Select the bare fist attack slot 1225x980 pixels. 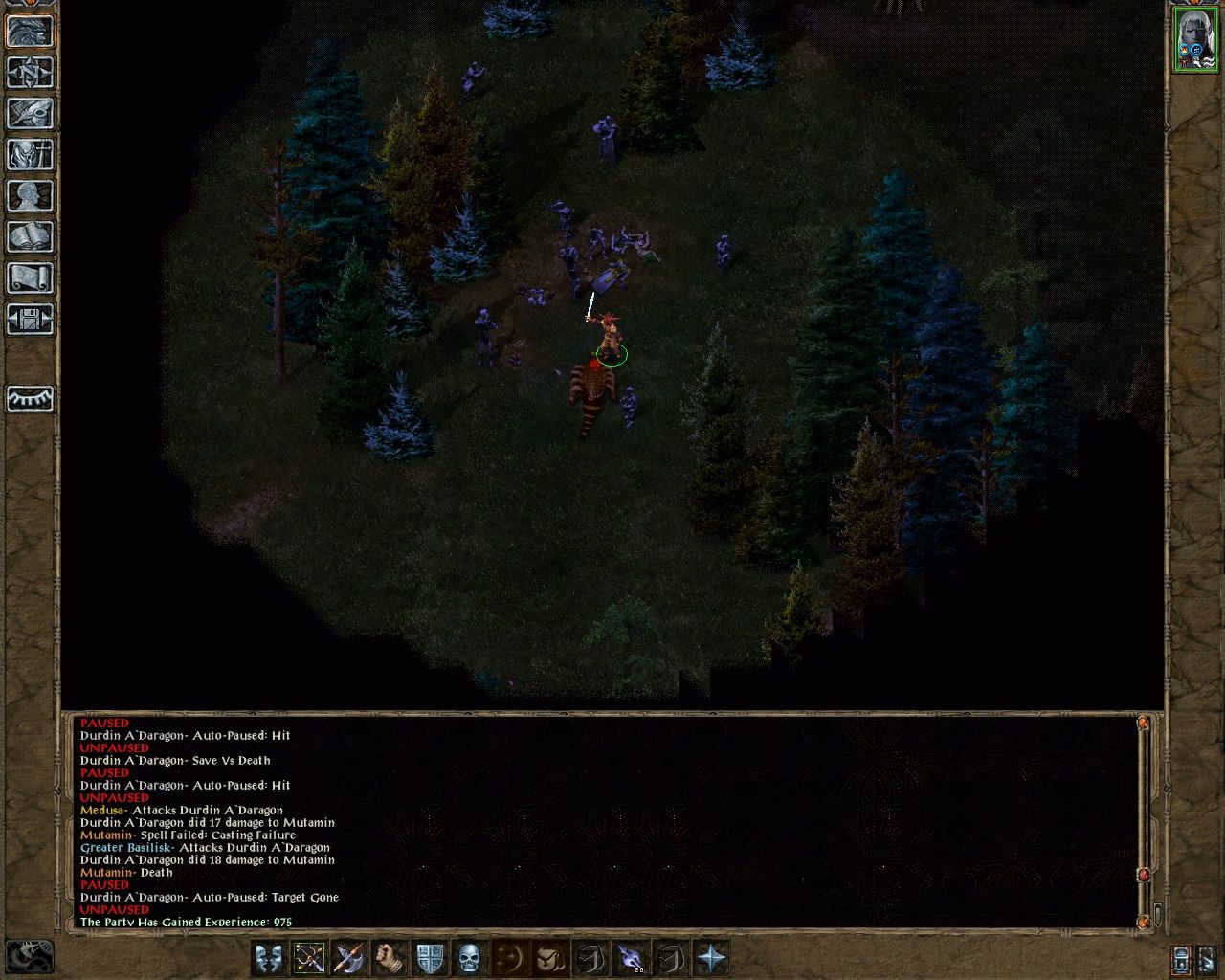(x=390, y=957)
